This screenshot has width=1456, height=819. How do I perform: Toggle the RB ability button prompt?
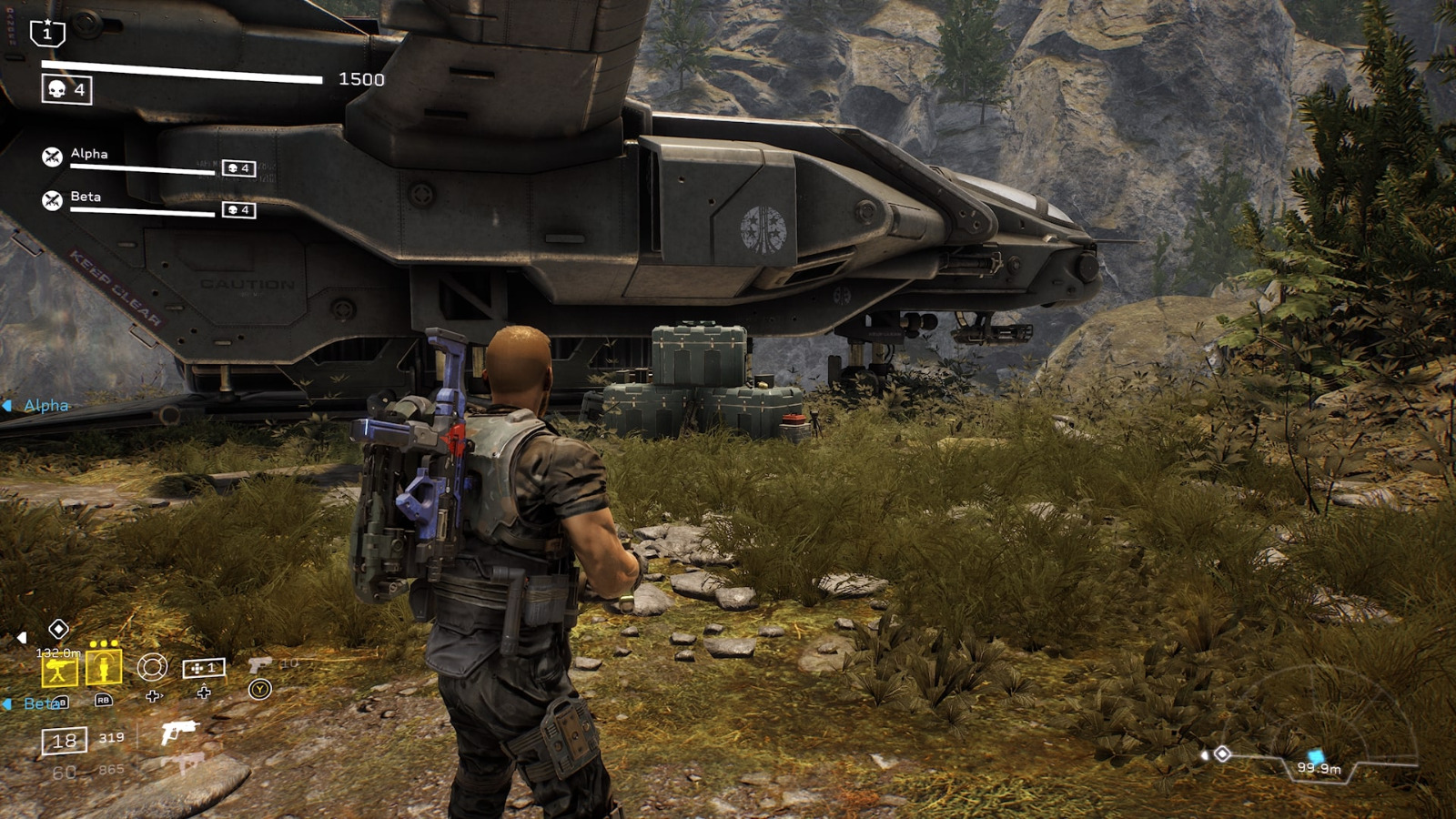tap(102, 701)
